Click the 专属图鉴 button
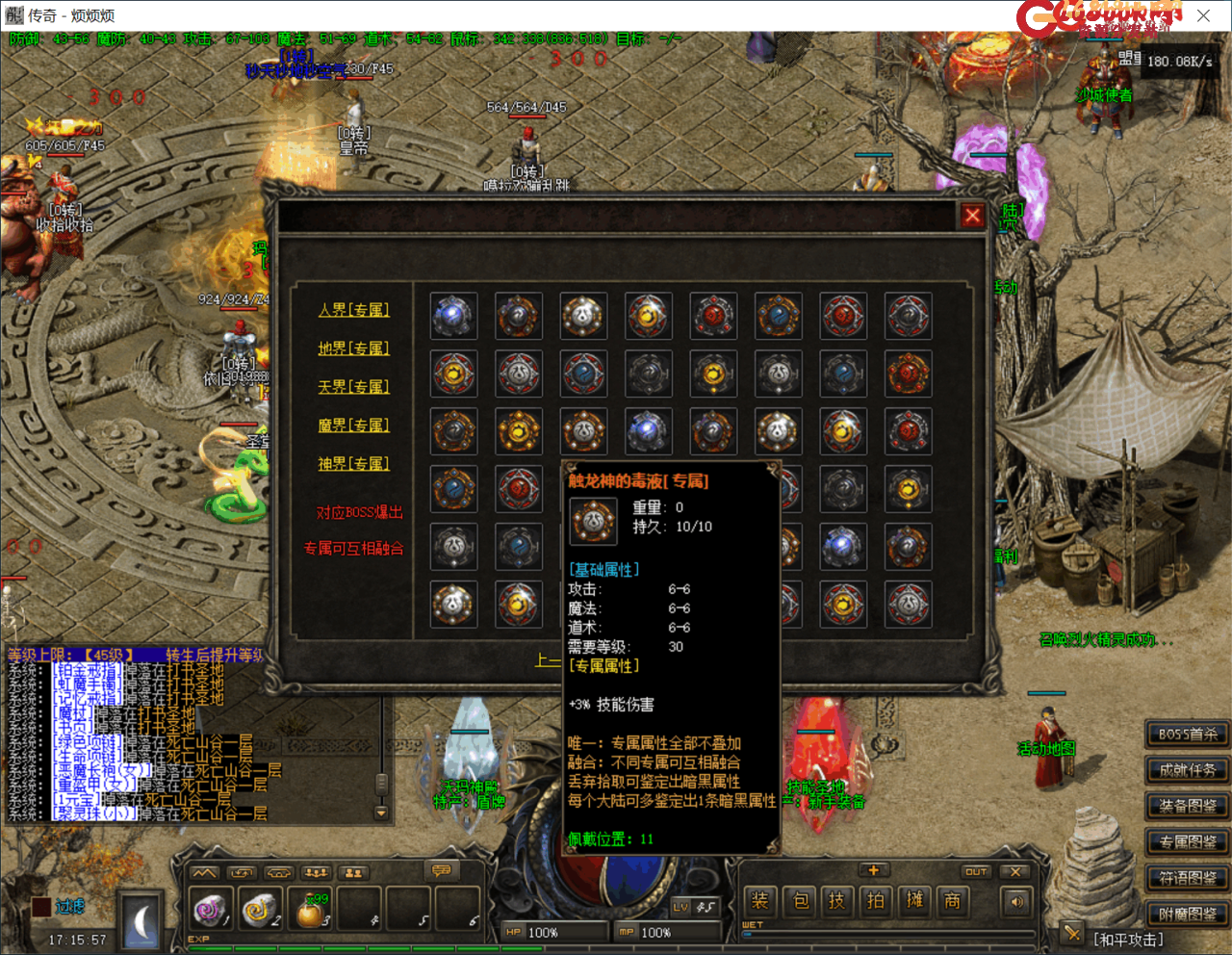 [x=1187, y=842]
